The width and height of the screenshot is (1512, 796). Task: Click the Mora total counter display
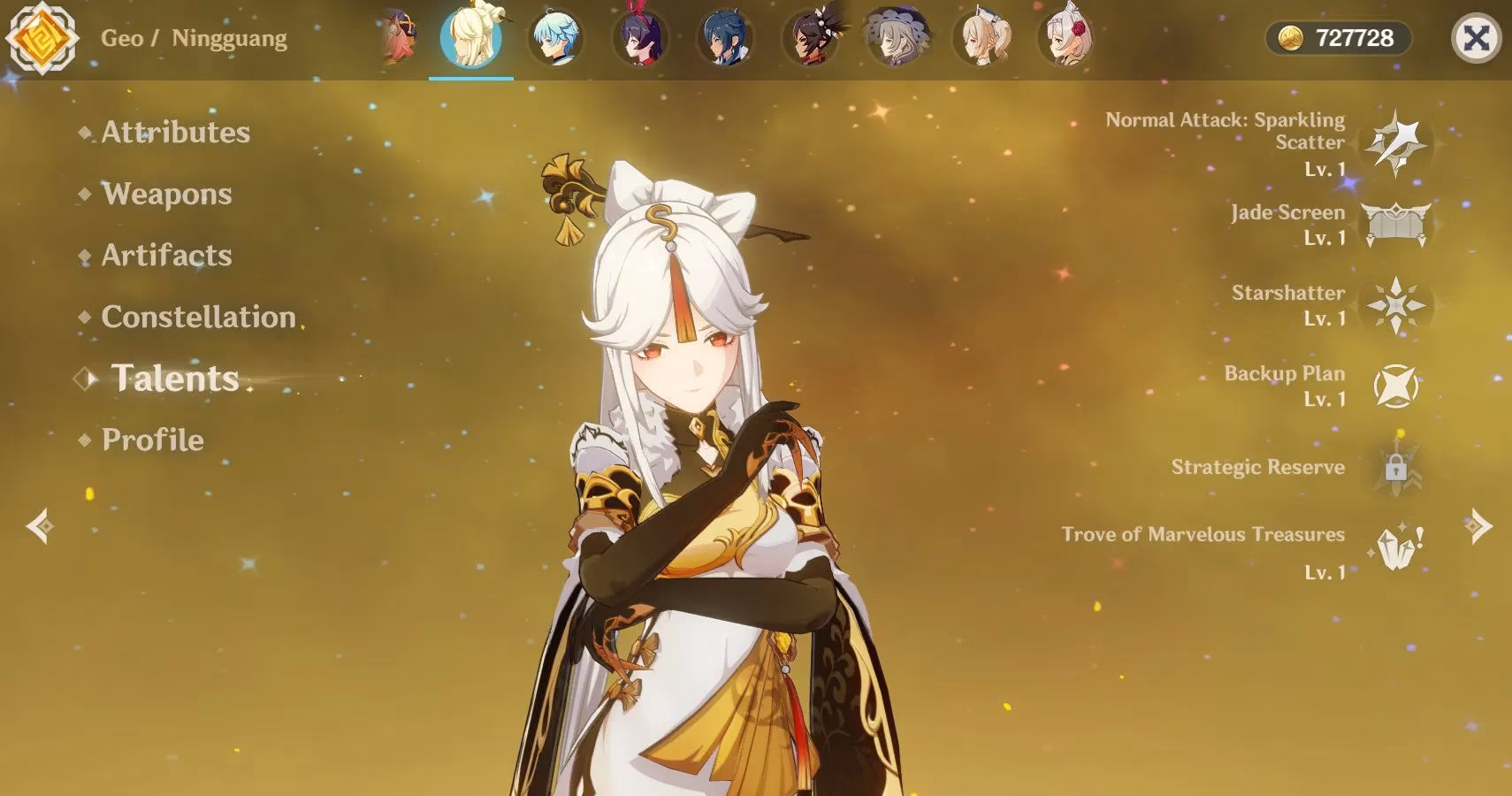tap(1353, 38)
